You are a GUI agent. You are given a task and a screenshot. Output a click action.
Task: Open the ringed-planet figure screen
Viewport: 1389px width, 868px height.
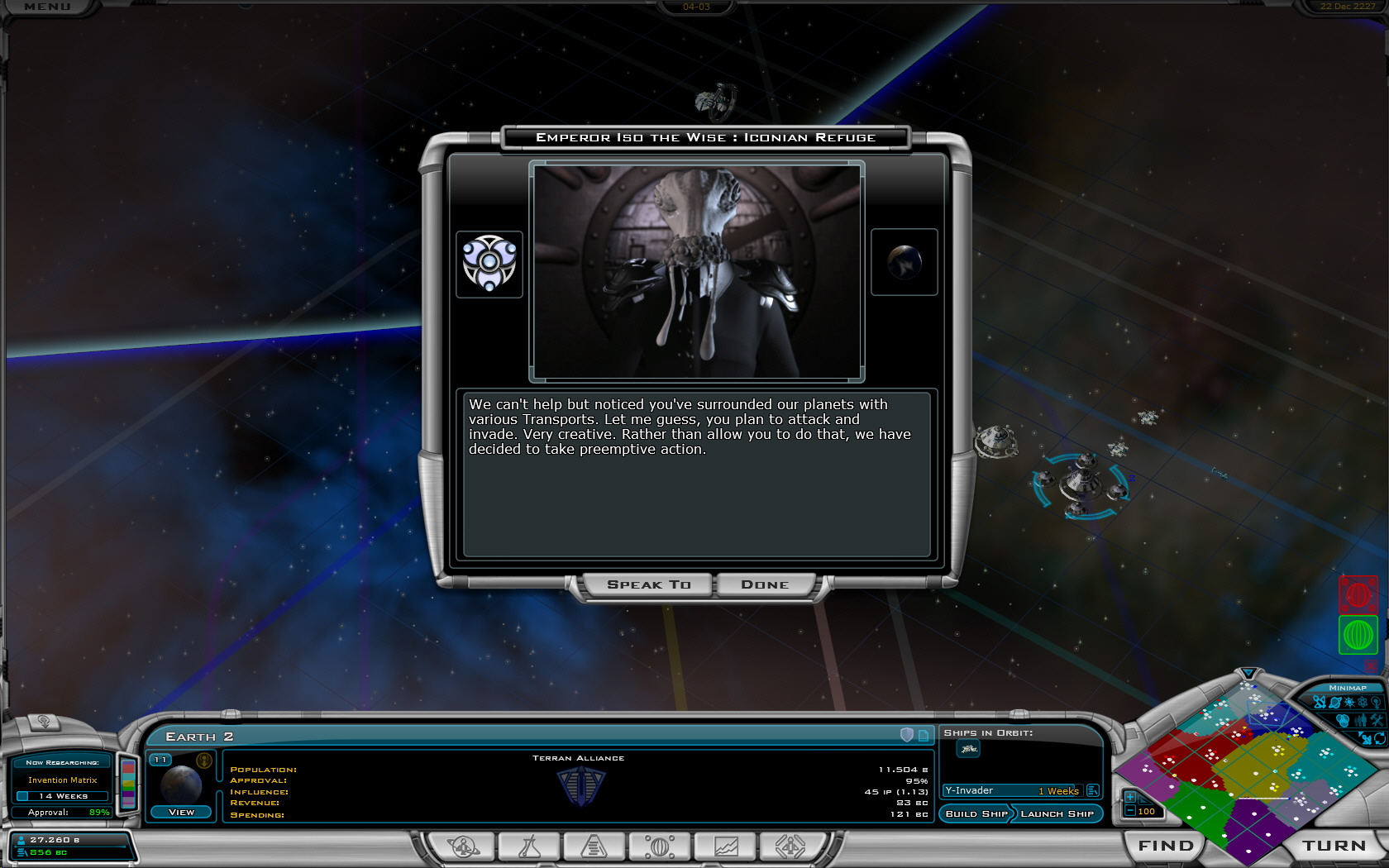(463, 847)
